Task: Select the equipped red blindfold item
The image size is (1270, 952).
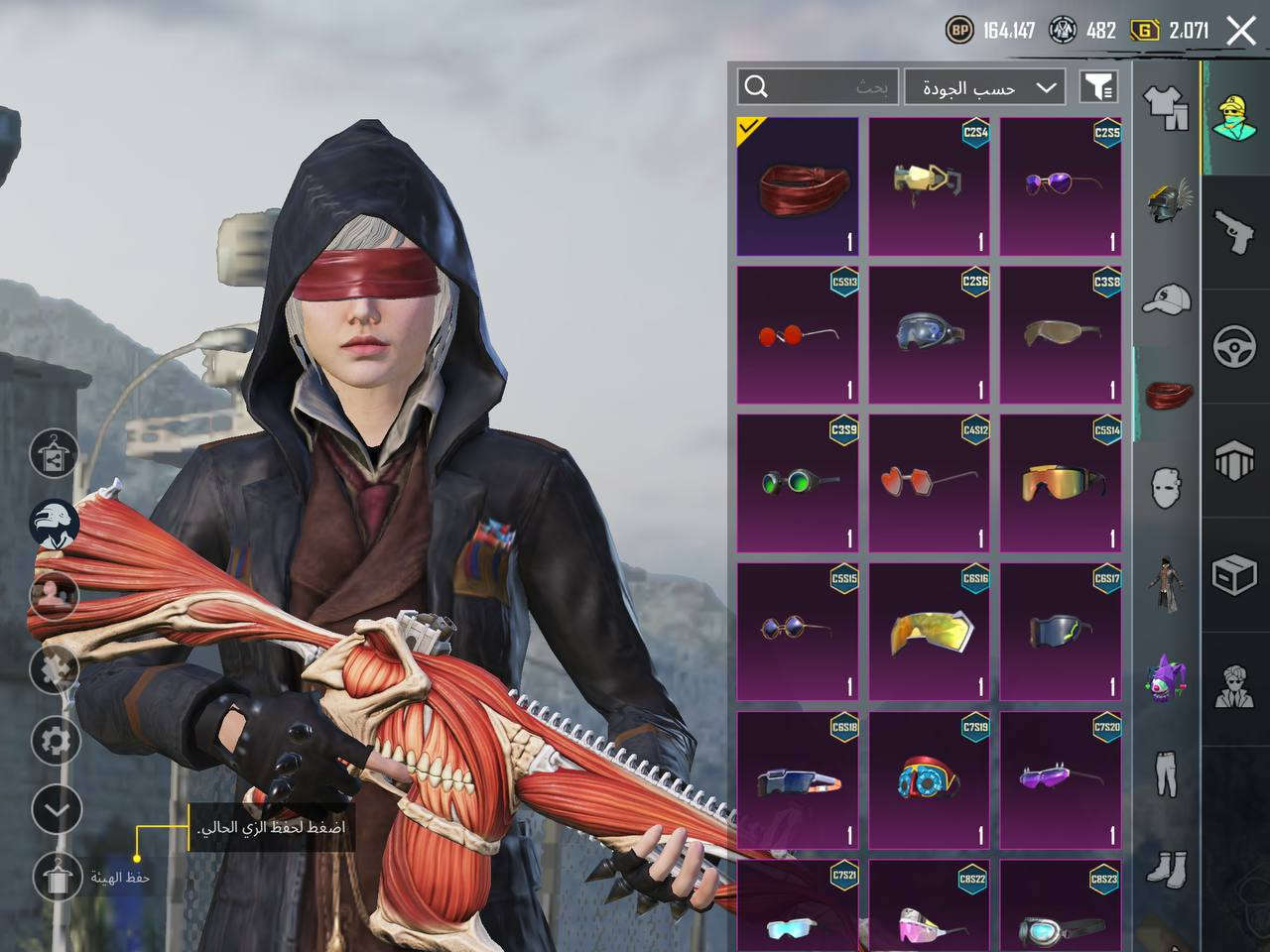Action: [x=798, y=187]
